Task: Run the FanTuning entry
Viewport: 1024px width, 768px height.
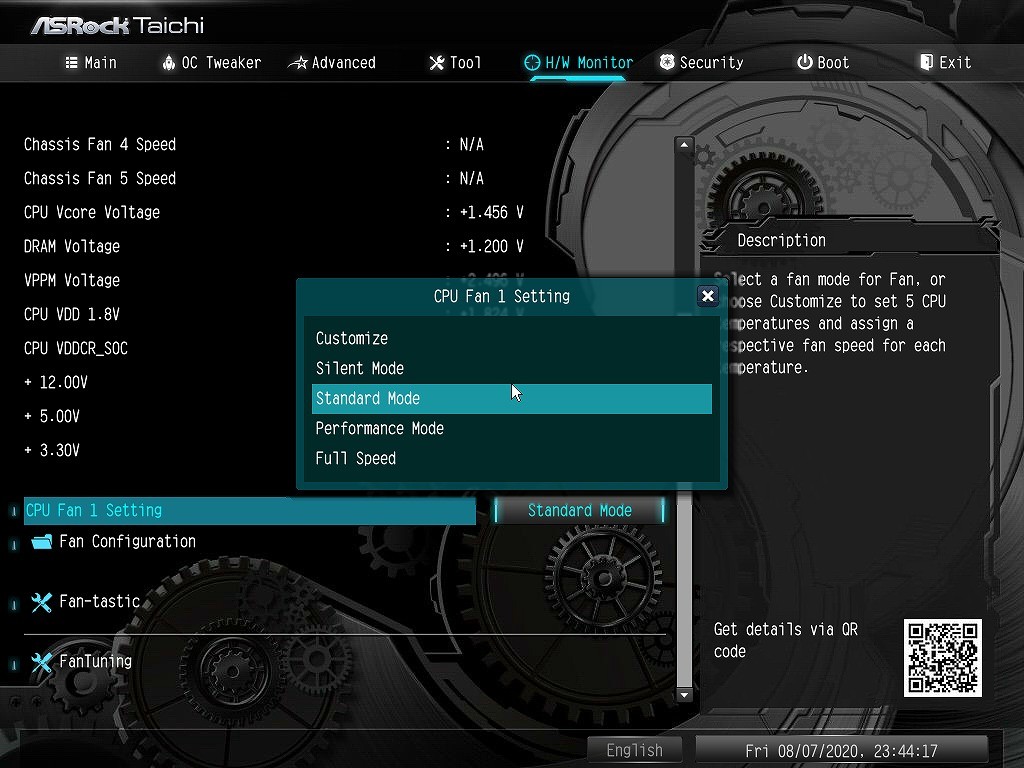Action: click(95, 661)
